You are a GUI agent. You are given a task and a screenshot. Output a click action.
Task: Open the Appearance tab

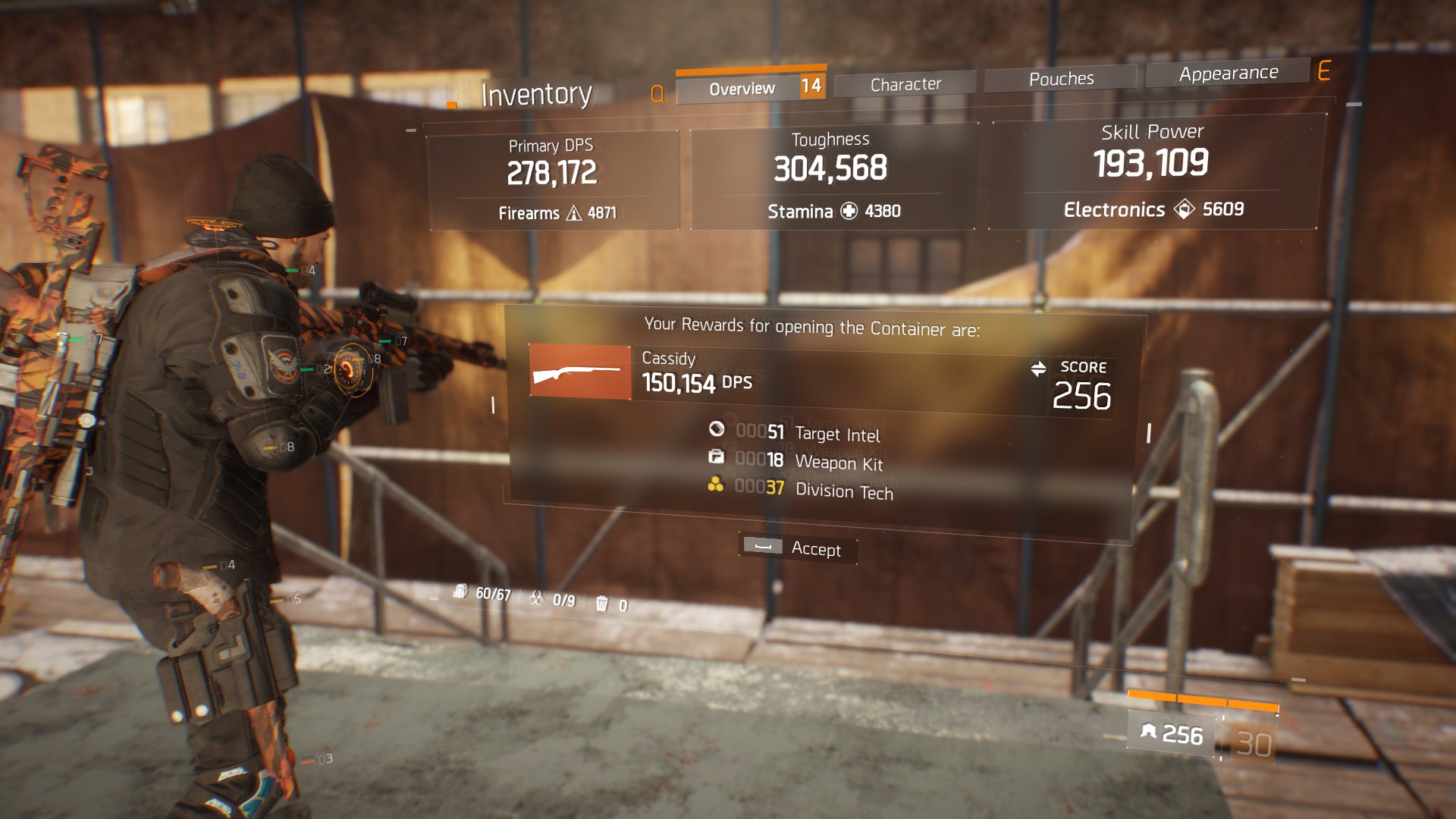1228,74
